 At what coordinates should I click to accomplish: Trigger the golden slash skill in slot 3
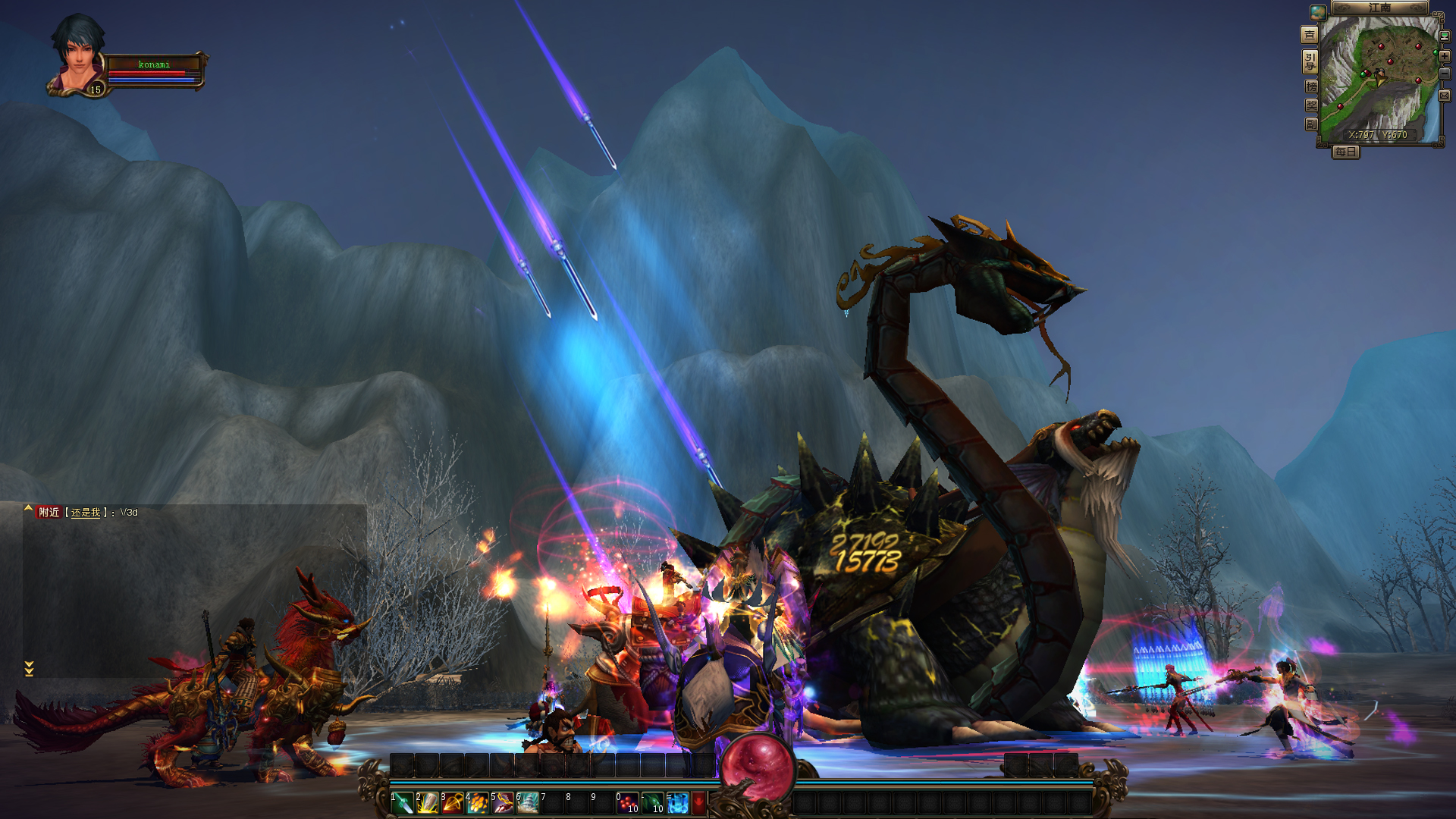453,802
